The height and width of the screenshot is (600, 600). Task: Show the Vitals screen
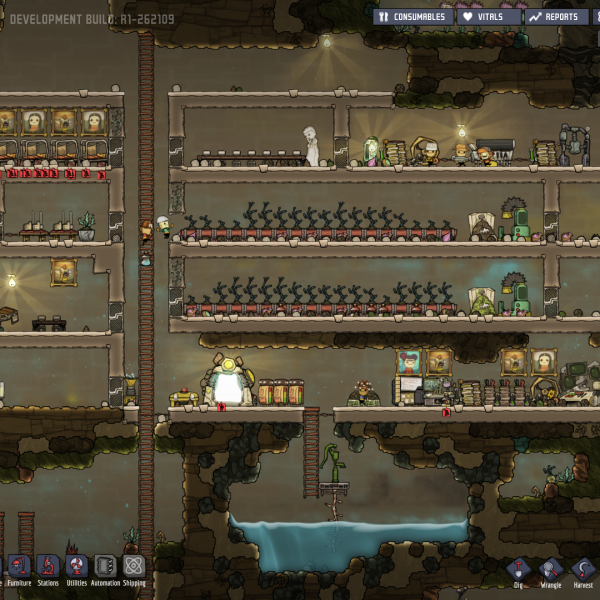(x=490, y=17)
